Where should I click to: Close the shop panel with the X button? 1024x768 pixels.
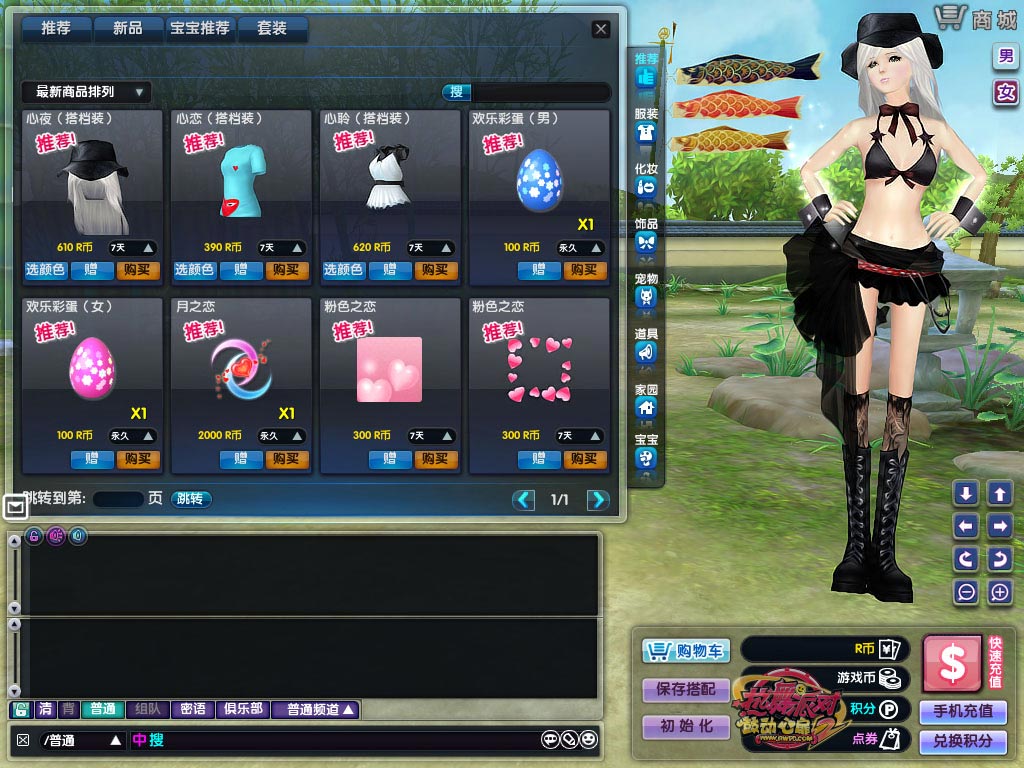(x=600, y=29)
